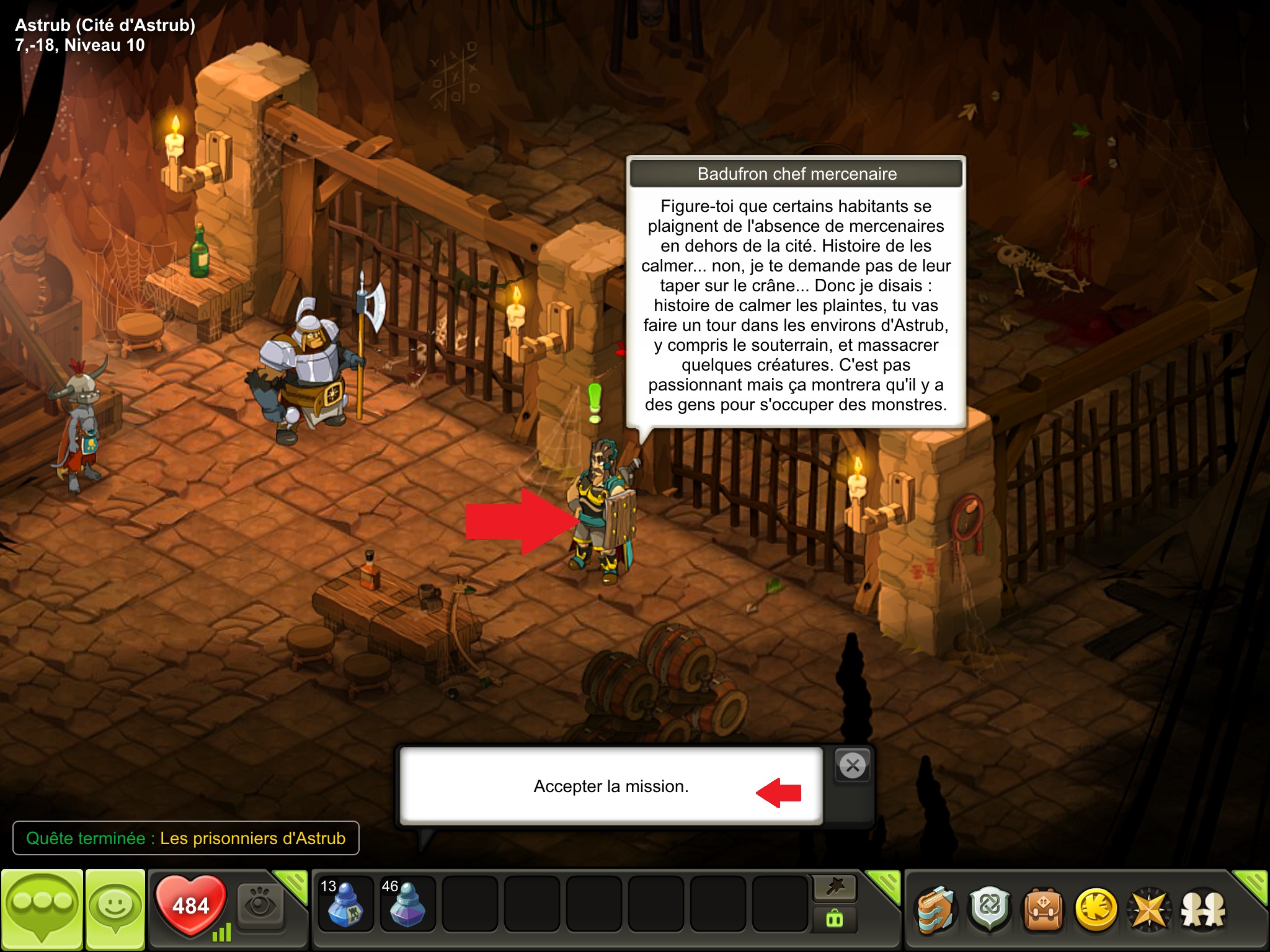Open the chat speech-bubble button
1270x952 pixels.
point(42,909)
